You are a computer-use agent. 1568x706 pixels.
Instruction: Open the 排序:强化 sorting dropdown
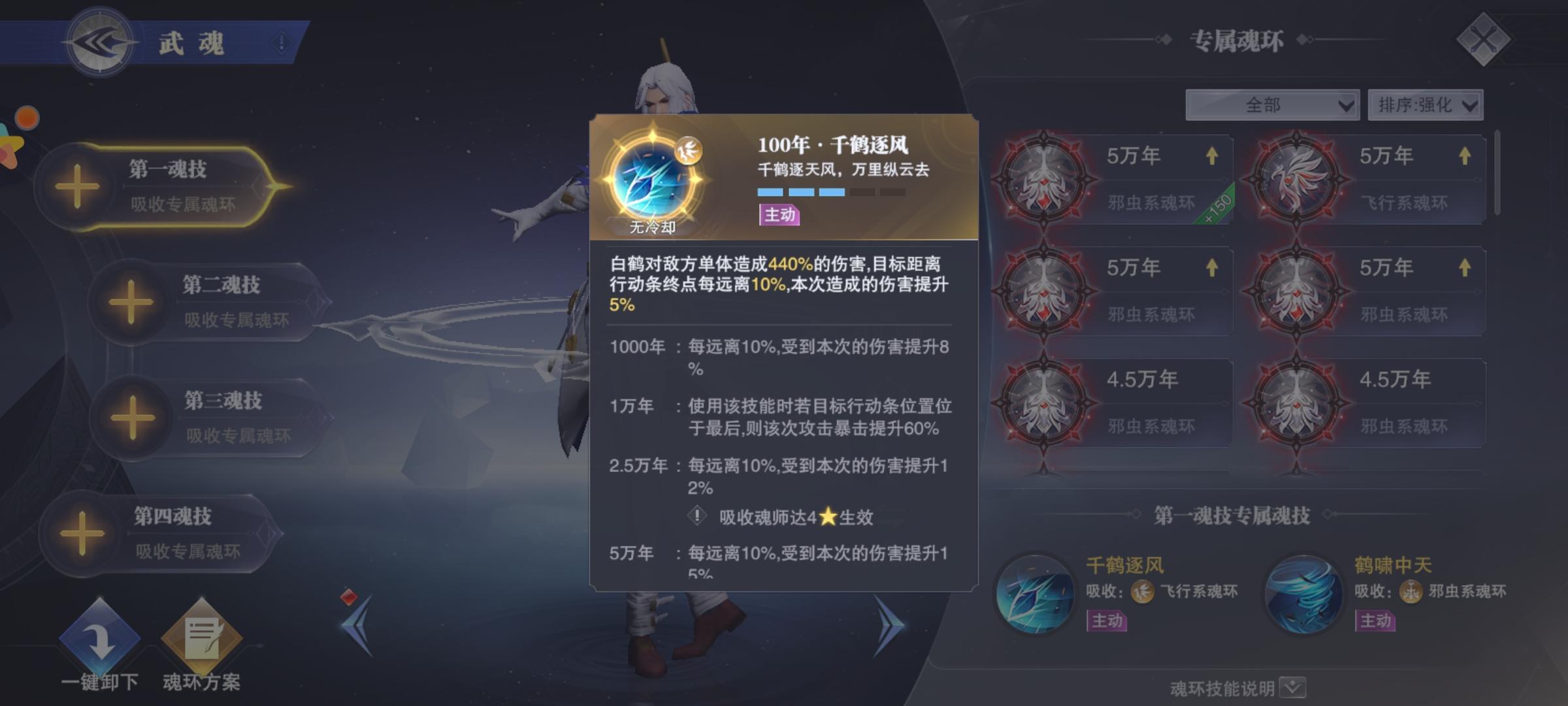click(x=1428, y=103)
